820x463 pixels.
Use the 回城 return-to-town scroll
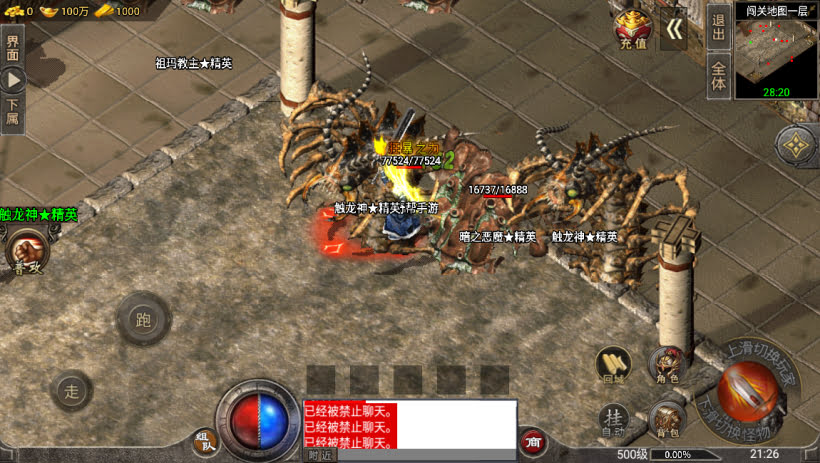point(613,365)
